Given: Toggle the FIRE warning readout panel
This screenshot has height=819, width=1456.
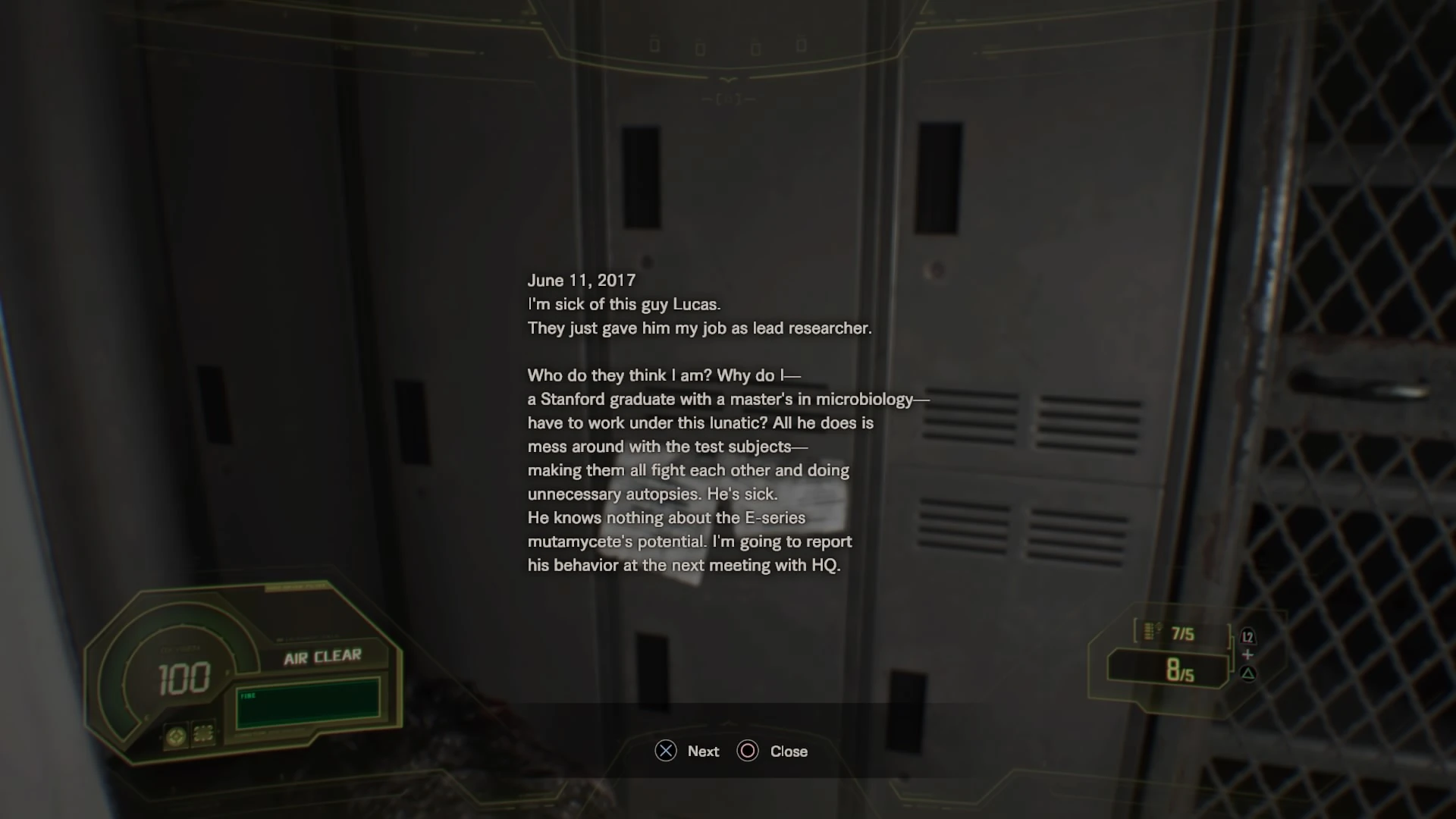Looking at the screenshot, I should pyautogui.click(x=309, y=704).
